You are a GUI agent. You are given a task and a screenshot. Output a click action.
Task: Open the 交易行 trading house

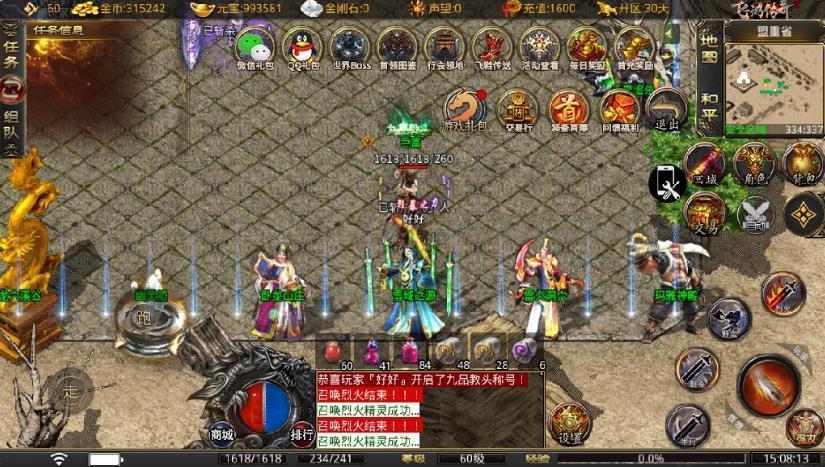point(517,108)
